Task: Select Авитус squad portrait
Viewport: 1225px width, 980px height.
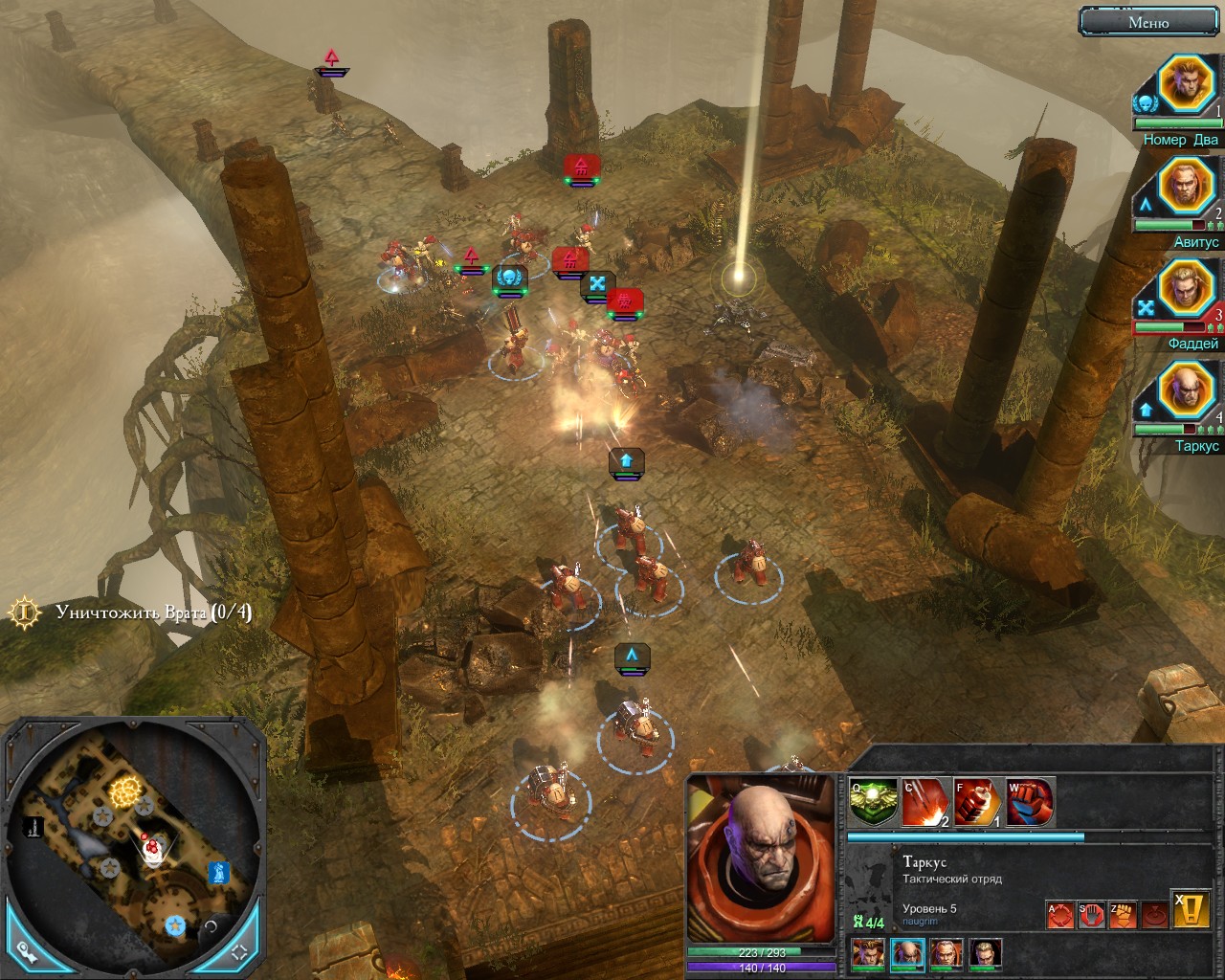Action: [x=1186, y=187]
